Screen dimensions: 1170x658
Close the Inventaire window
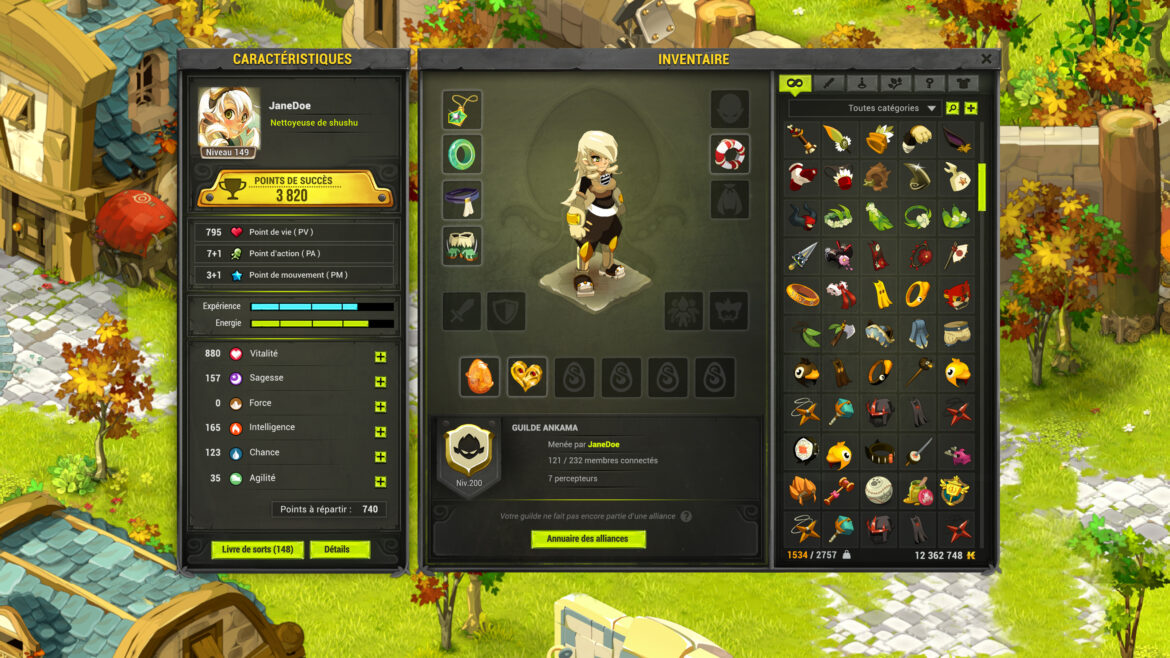(x=986, y=59)
